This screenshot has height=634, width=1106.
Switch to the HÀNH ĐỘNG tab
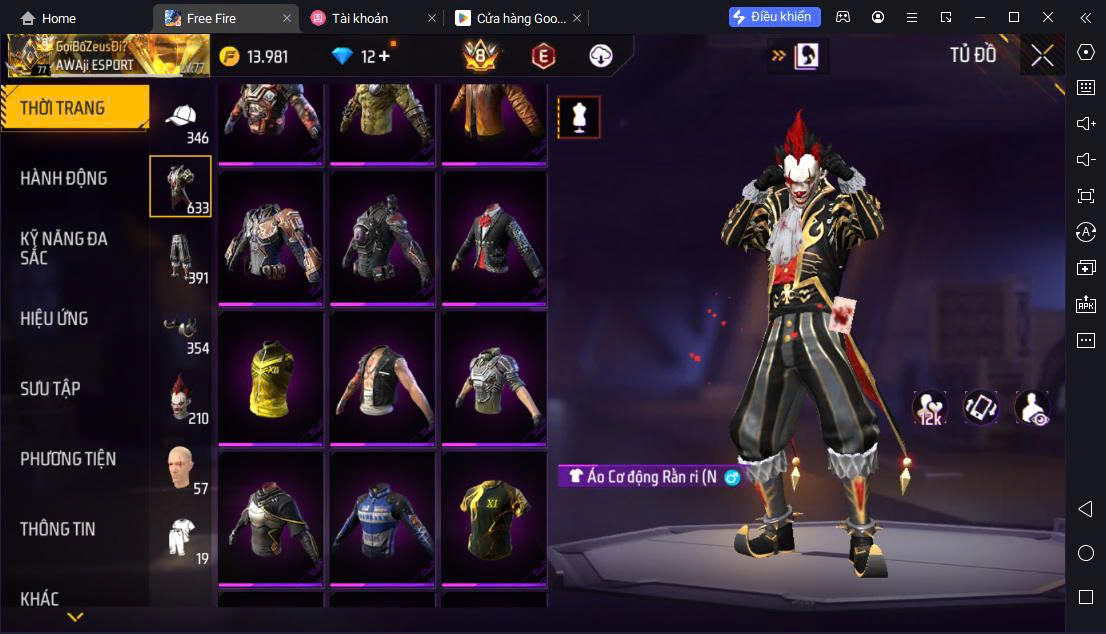(64, 178)
